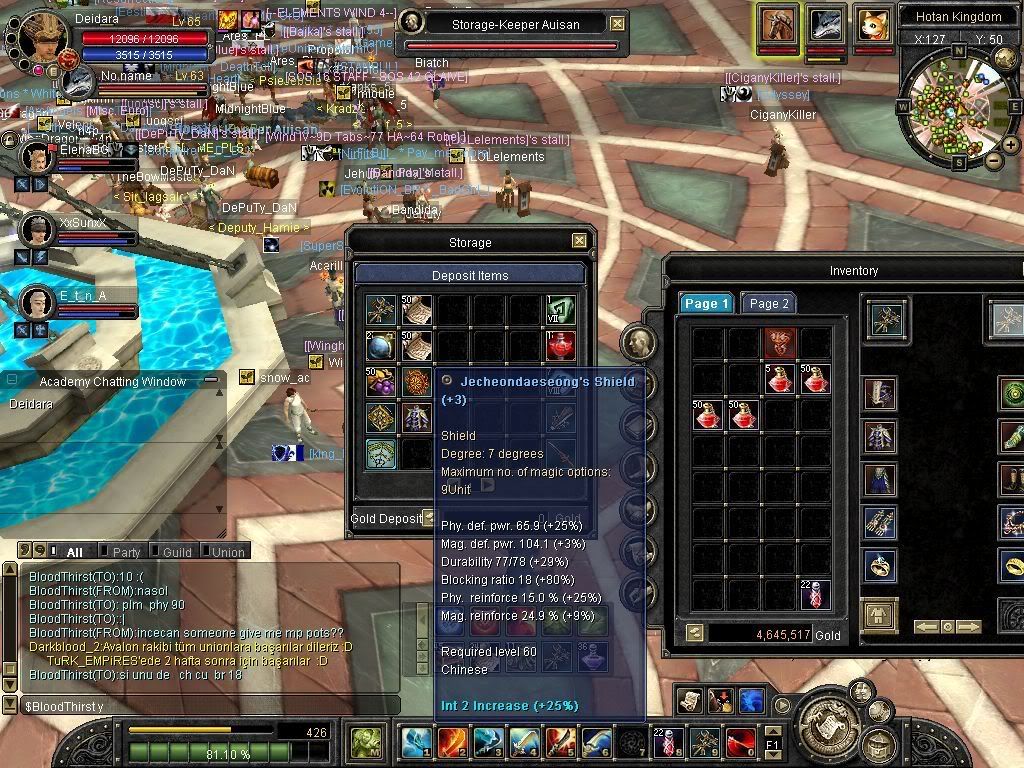Screen dimensions: 1024x768
Task: Select the blue globe item in storage
Action: tap(380, 345)
